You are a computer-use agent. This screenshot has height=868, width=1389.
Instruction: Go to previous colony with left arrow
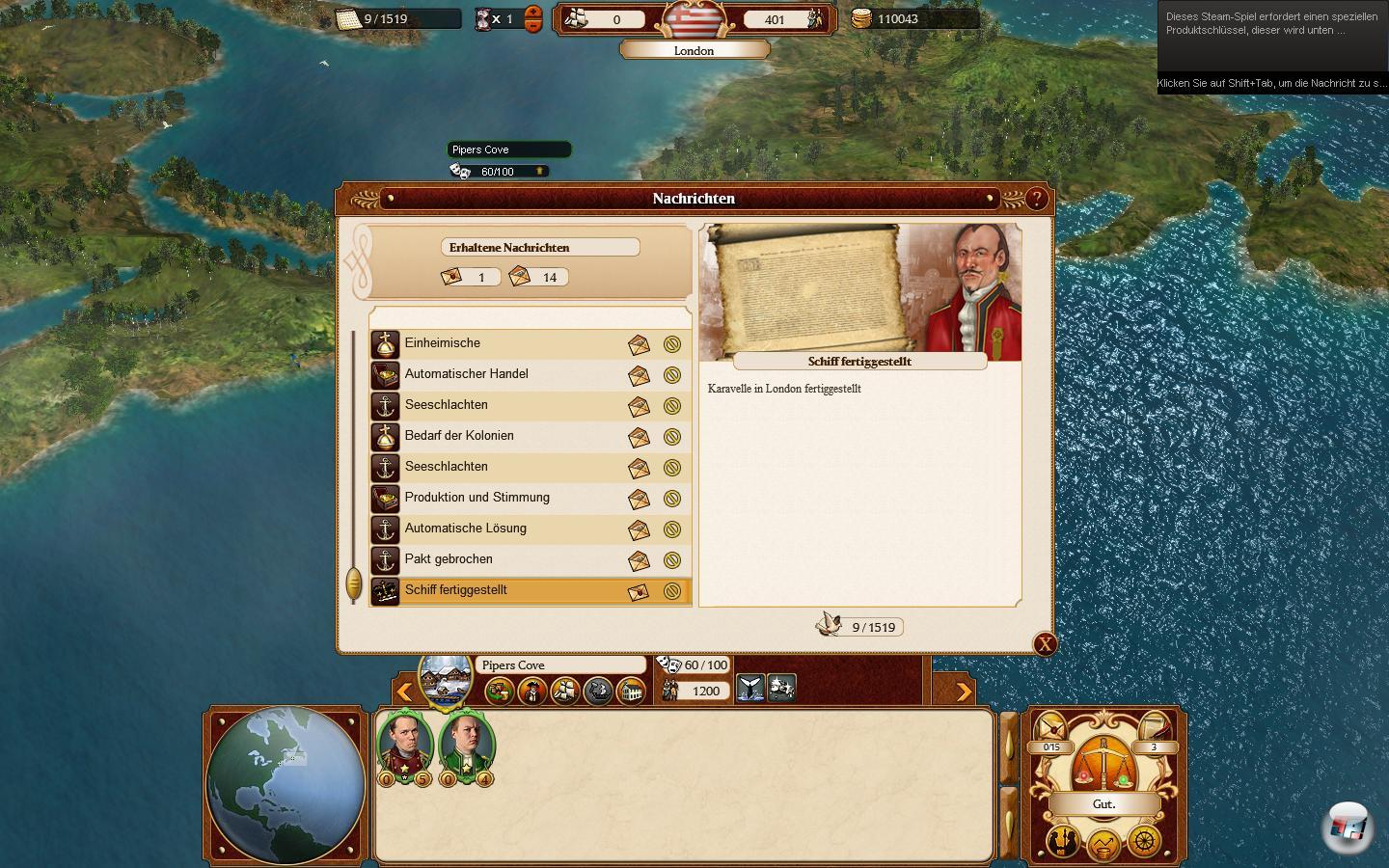click(405, 691)
